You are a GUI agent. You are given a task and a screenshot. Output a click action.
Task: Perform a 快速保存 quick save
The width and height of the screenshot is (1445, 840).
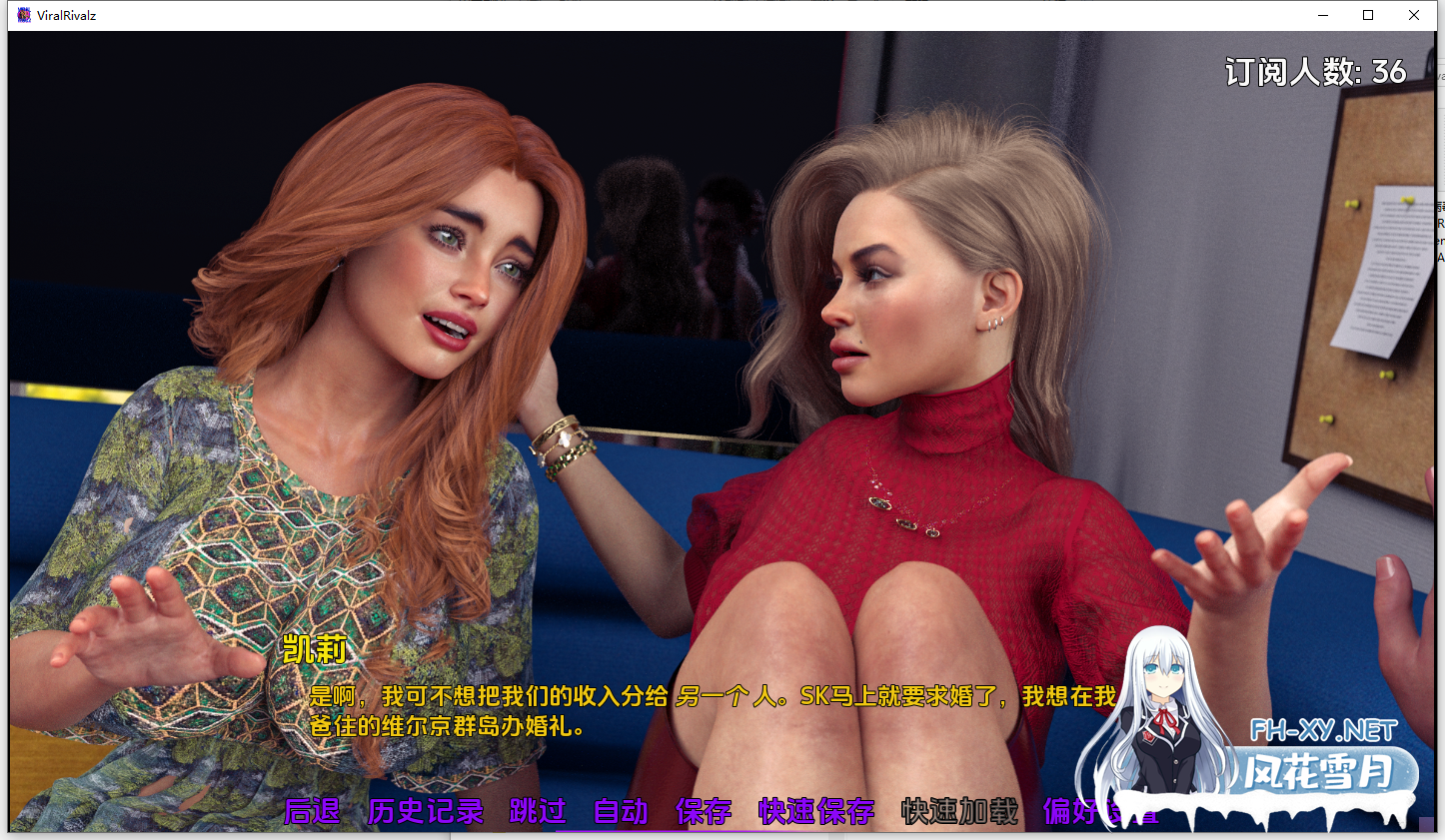tap(814, 812)
